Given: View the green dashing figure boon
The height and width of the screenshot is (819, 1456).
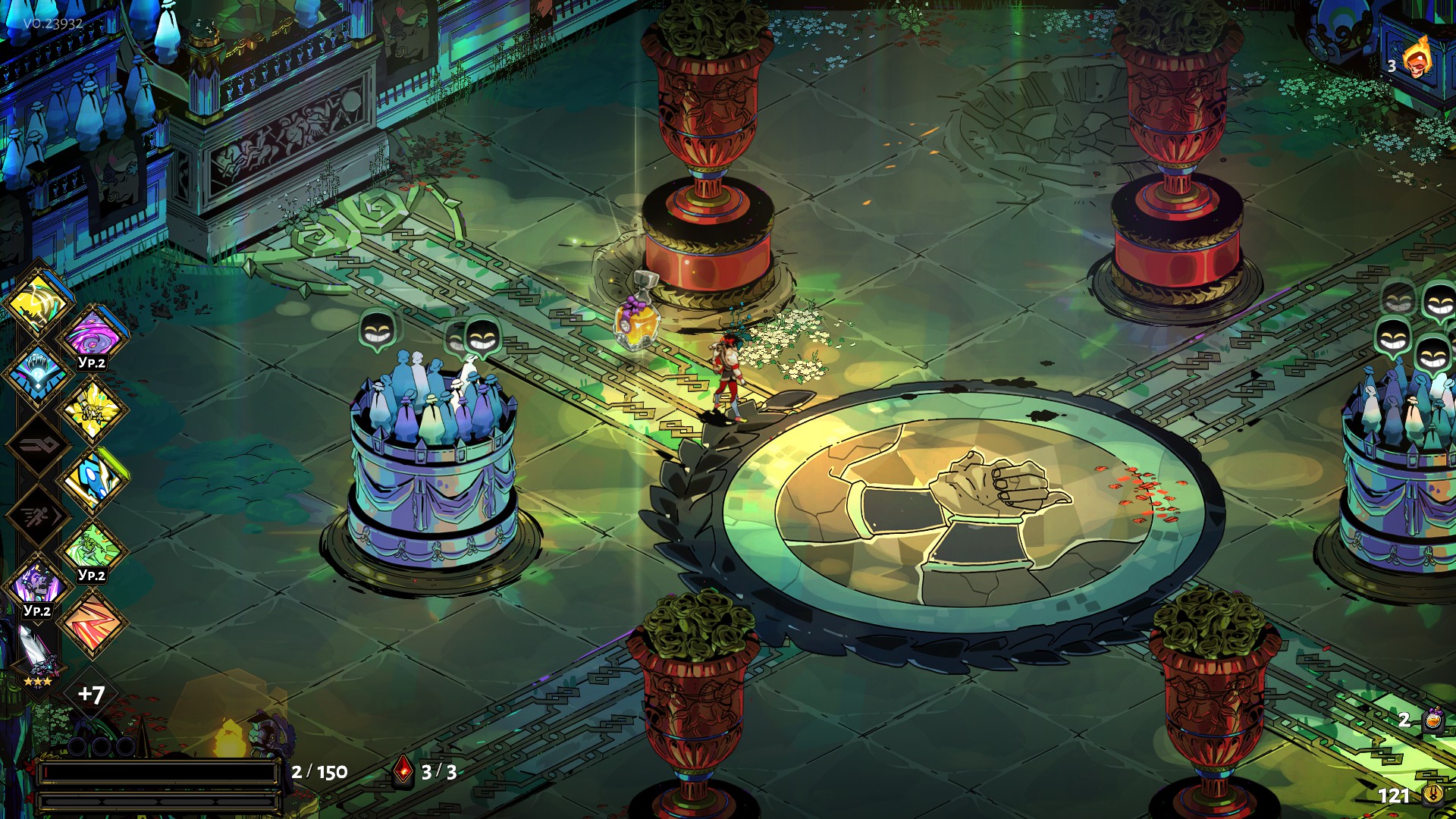Looking at the screenshot, I should tap(93, 548).
